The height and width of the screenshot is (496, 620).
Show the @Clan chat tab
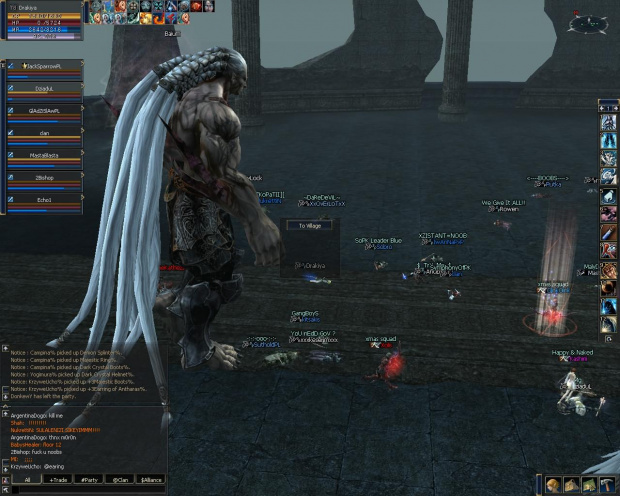pyautogui.click(x=120, y=480)
